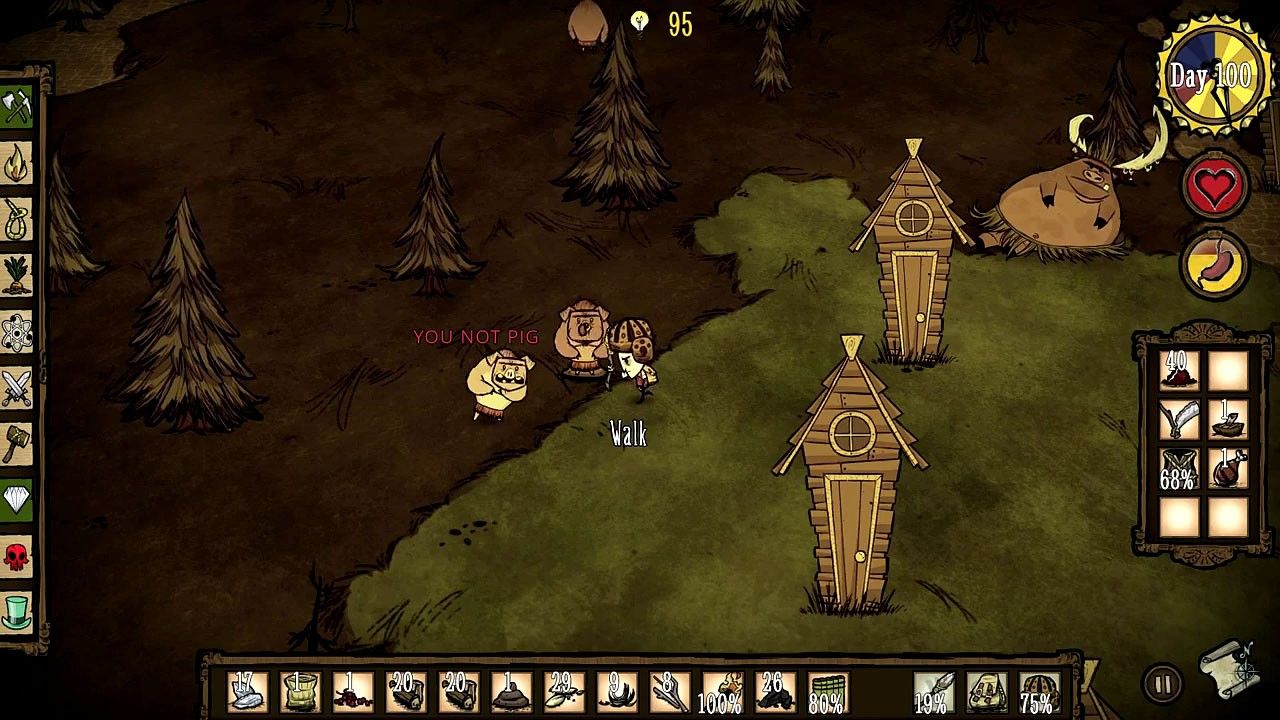Select the Refine diamond tab
This screenshot has width=1280, height=720.
click(x=17, y=499)
